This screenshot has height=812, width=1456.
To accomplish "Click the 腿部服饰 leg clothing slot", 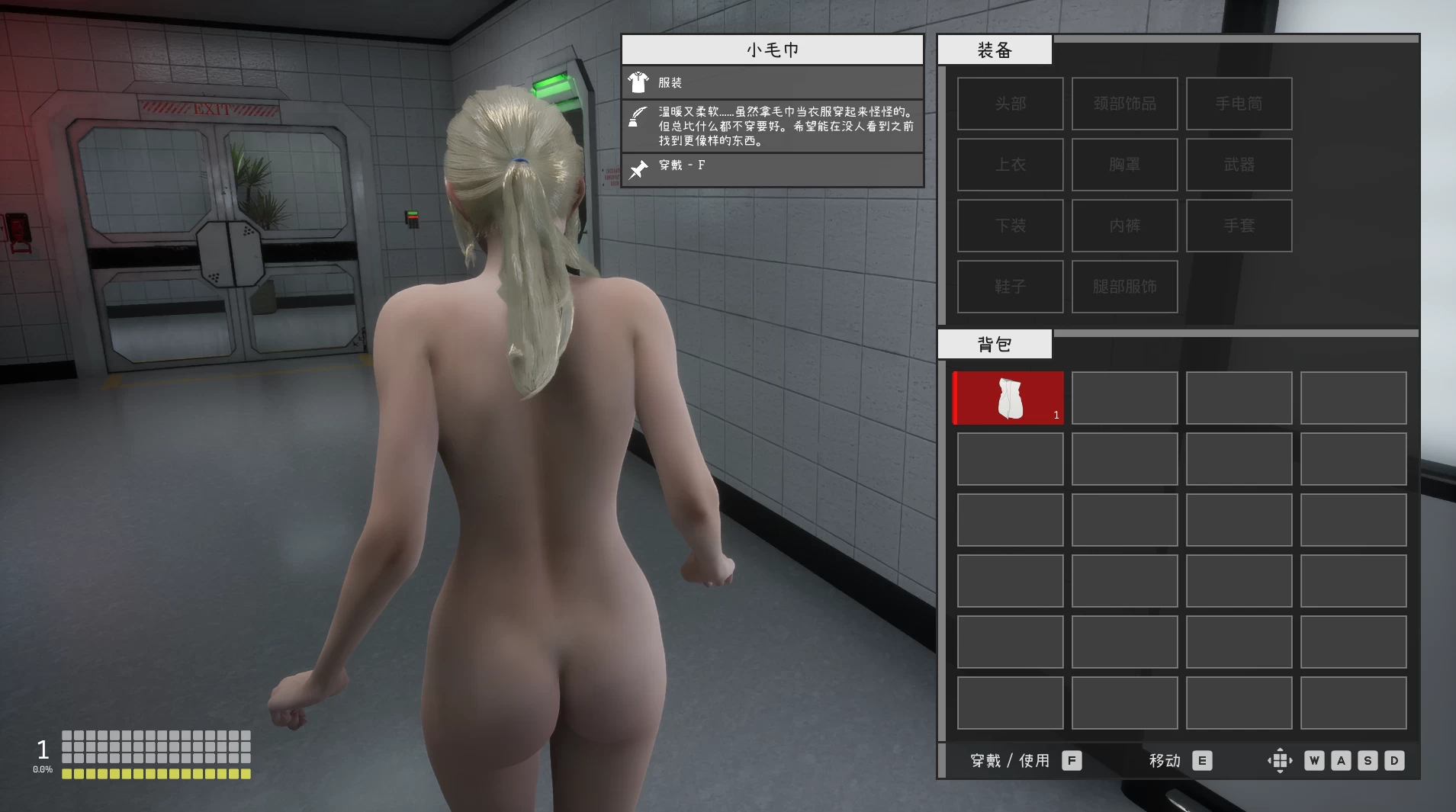I will coord(1125,287).
